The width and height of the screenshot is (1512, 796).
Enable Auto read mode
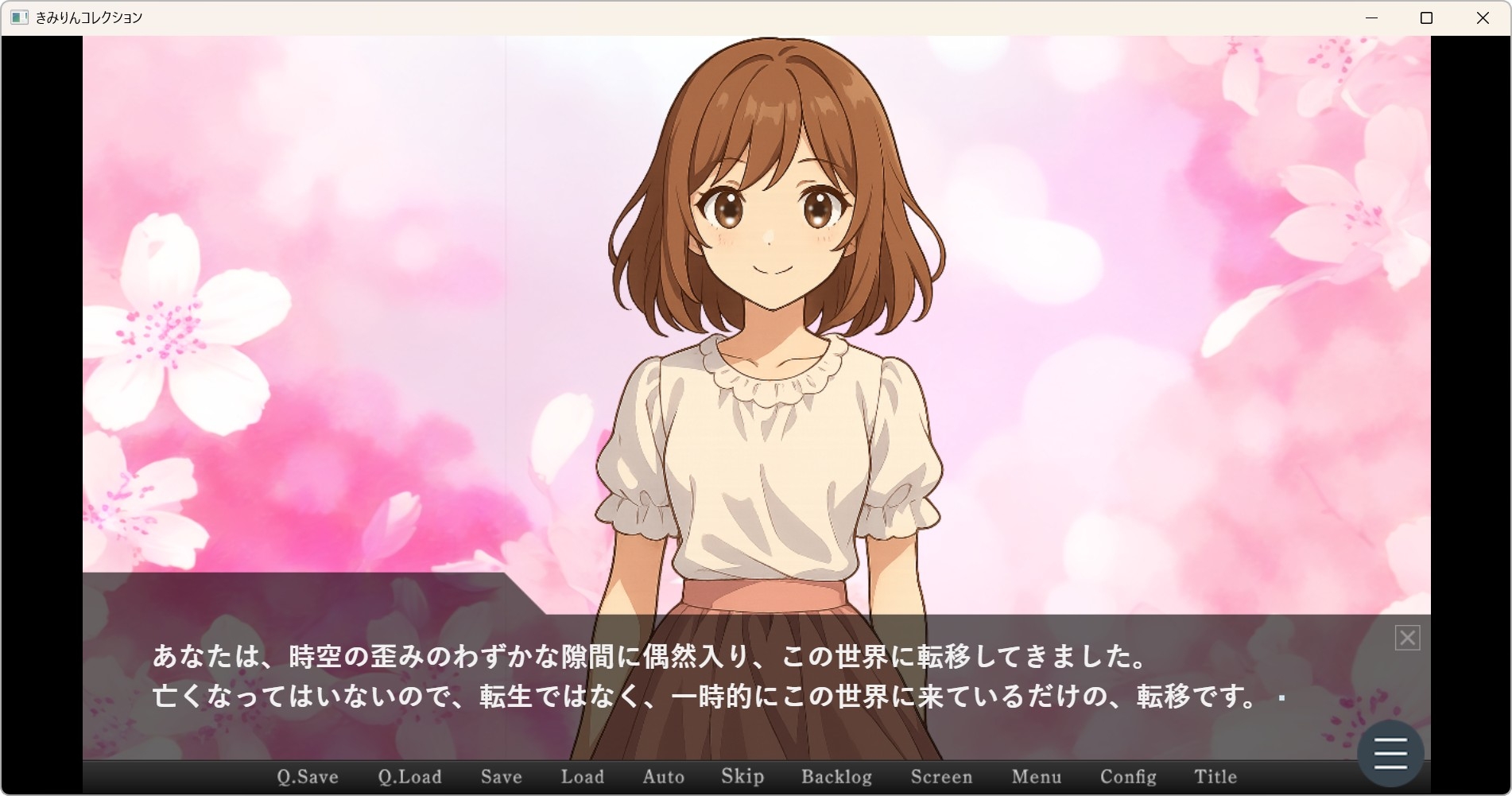coord(663,777)
